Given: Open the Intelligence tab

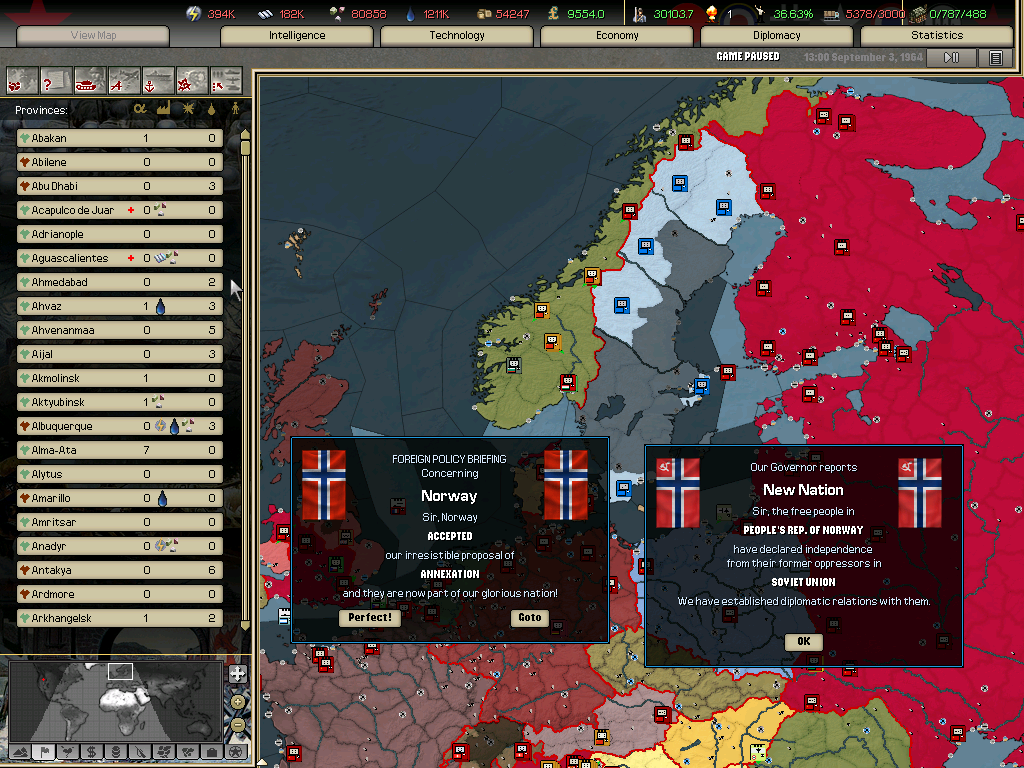Looking at the screenshot, I should click(x=297, y=36).
